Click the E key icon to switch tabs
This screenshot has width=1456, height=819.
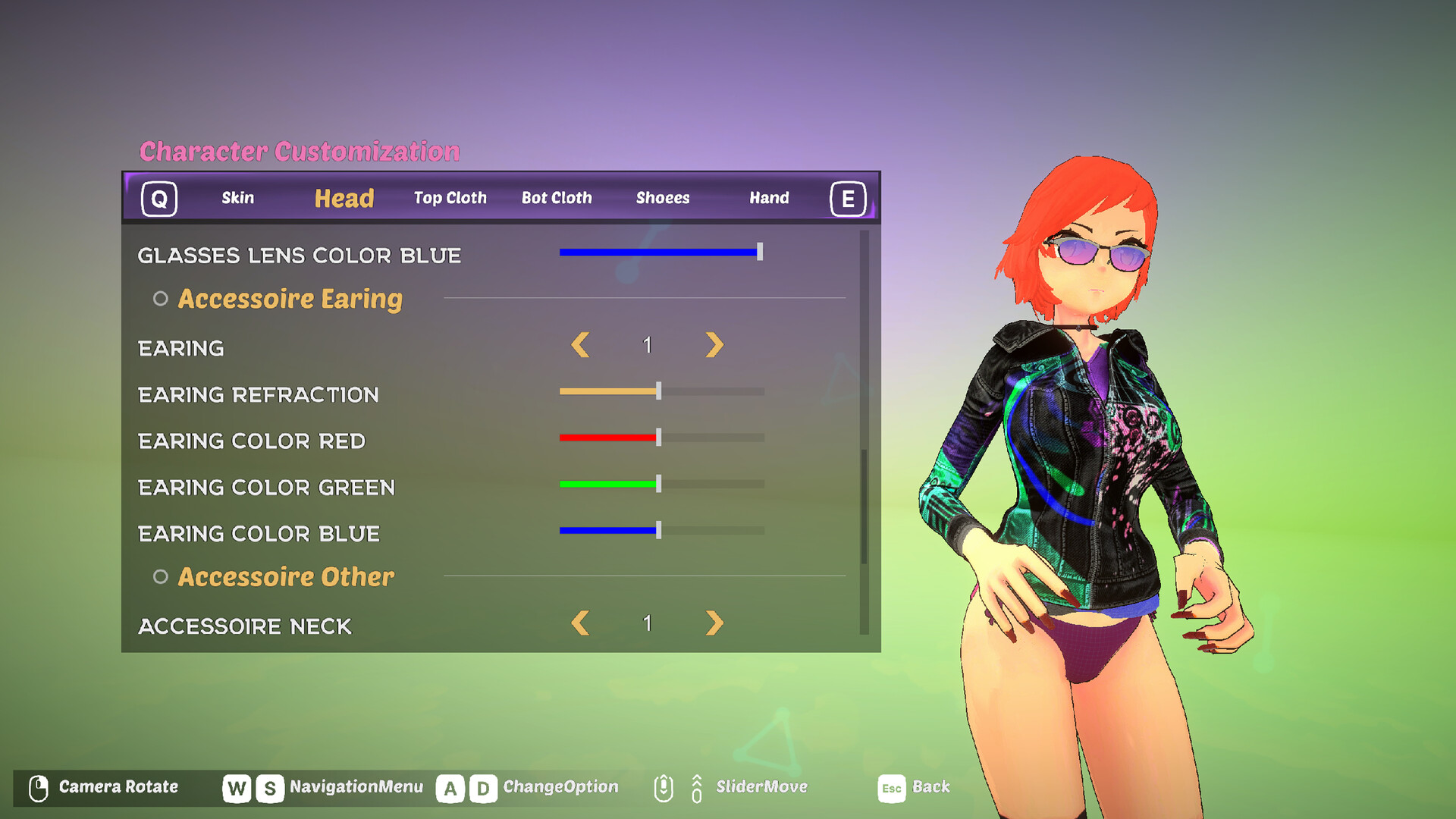849,199
